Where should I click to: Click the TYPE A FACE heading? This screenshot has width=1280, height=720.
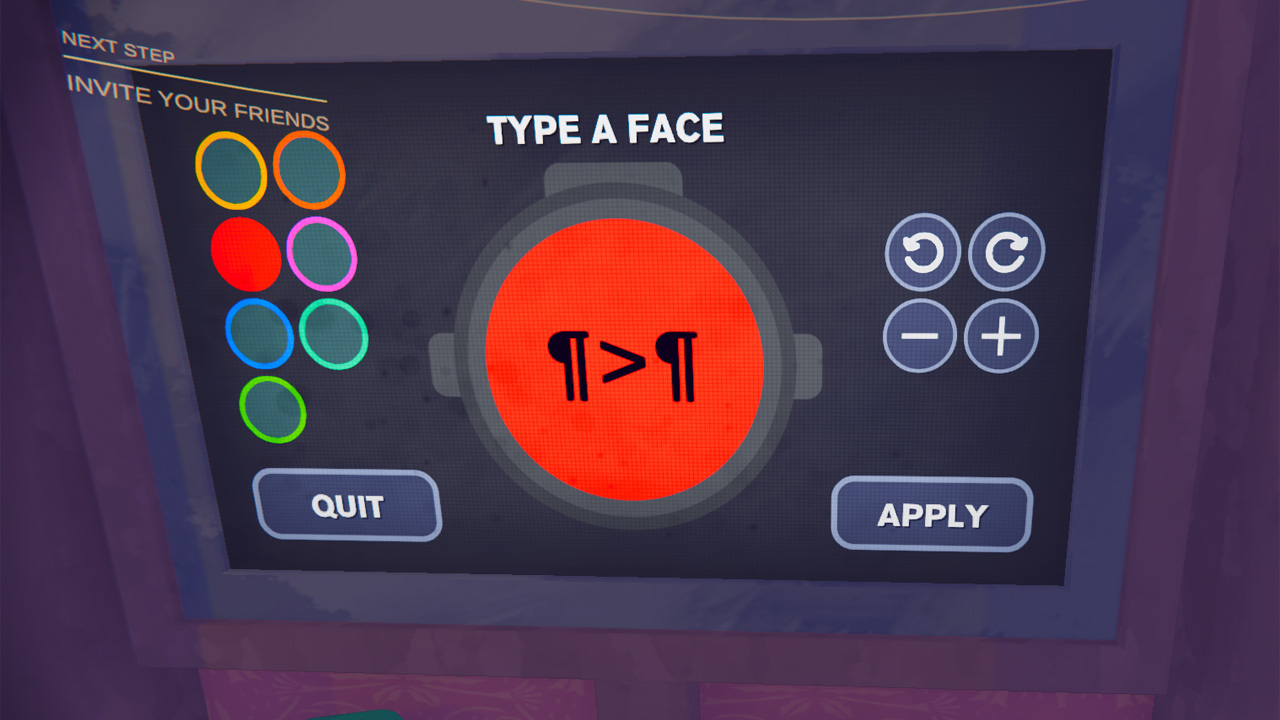[604, 129]
